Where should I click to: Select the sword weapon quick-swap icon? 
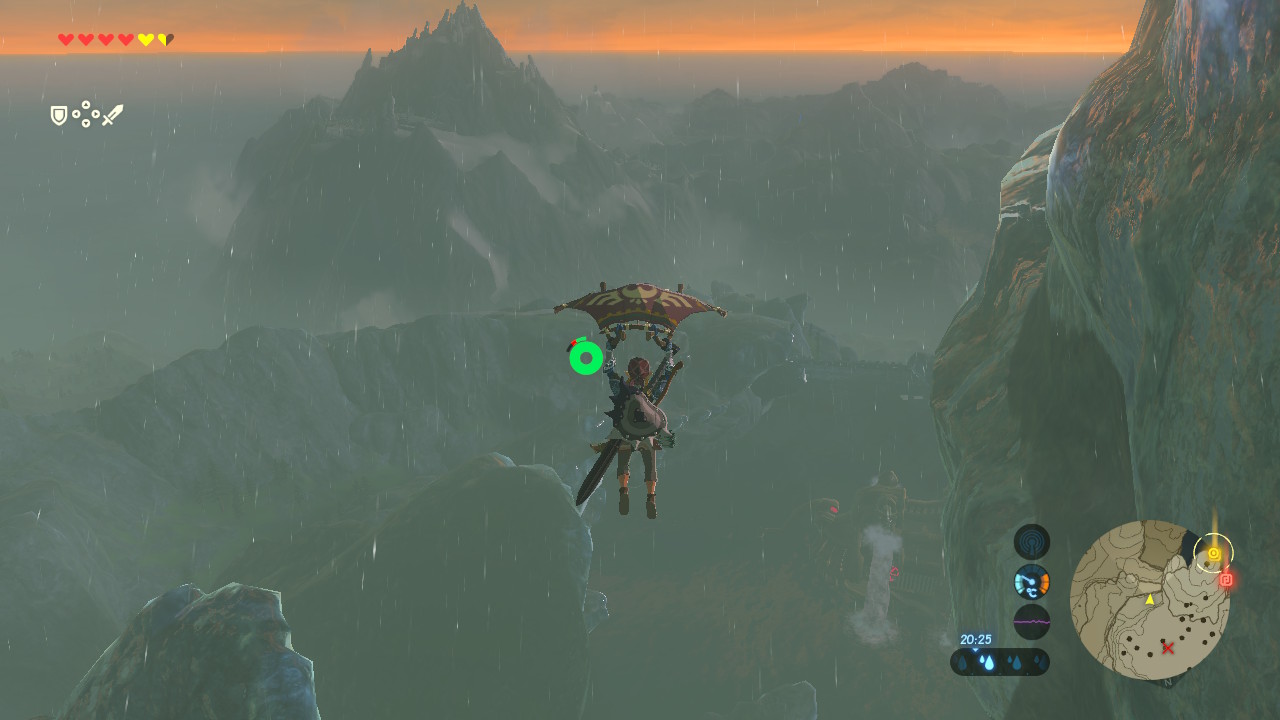pyautogui.click(x=112, y=115)
